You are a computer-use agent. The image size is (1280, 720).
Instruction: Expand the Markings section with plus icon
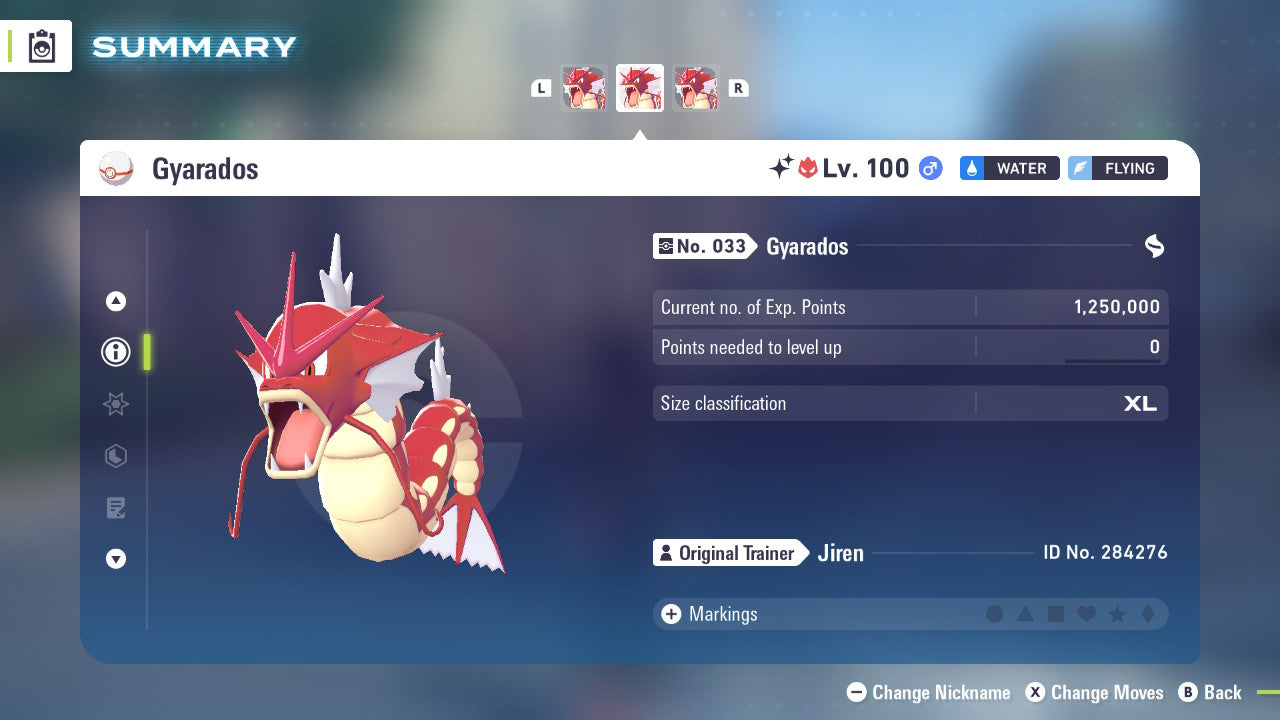[670, 614]
